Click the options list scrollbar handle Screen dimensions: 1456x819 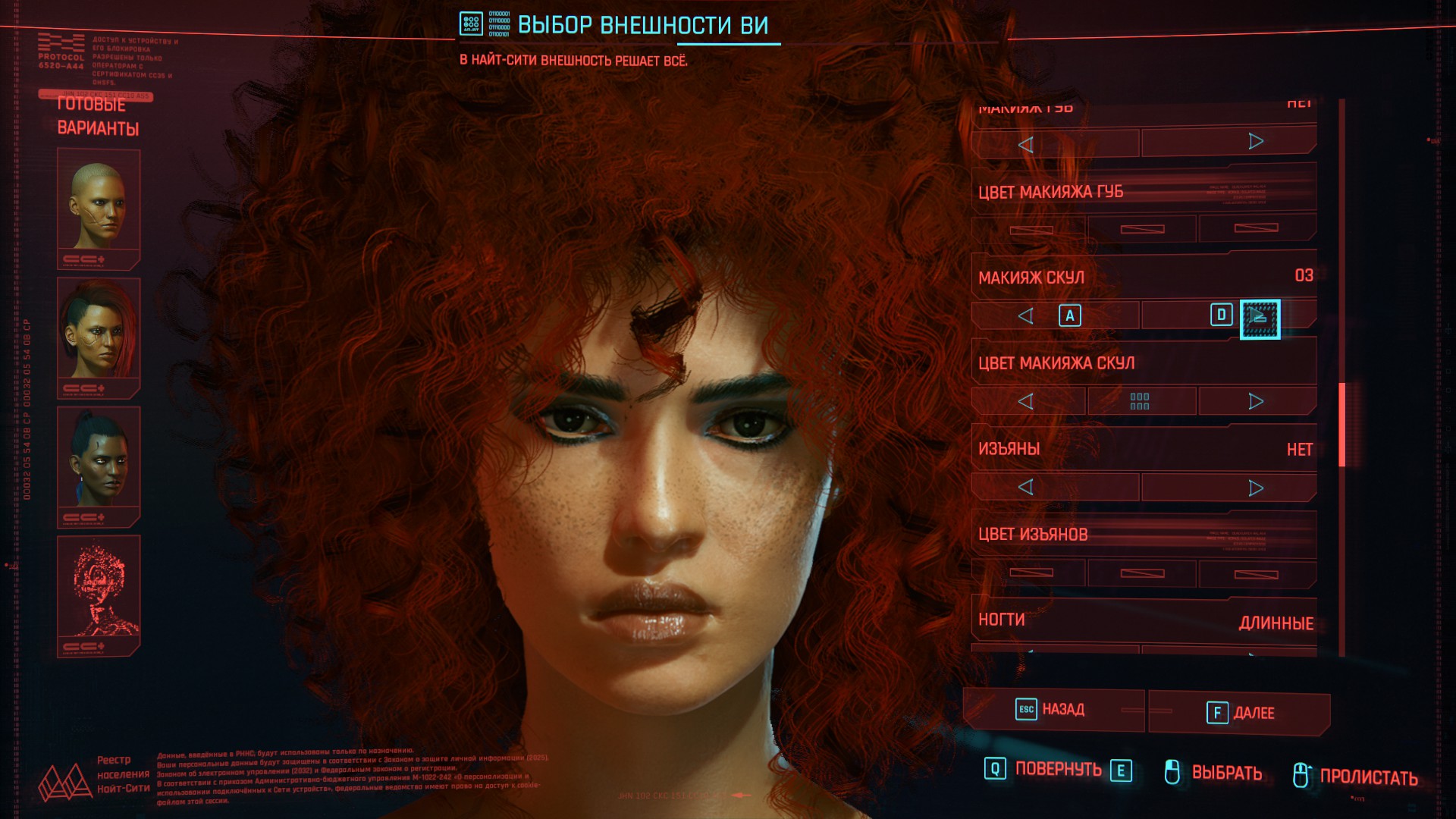point(1341,425)
